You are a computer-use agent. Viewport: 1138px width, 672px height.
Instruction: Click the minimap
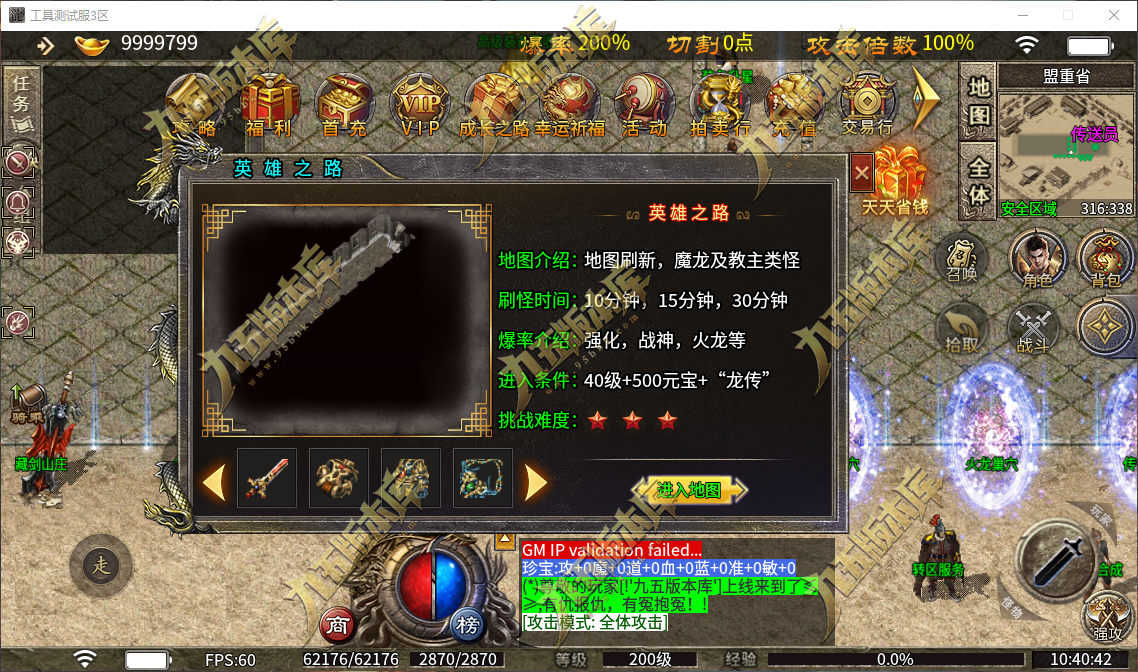click(1066, 150)
